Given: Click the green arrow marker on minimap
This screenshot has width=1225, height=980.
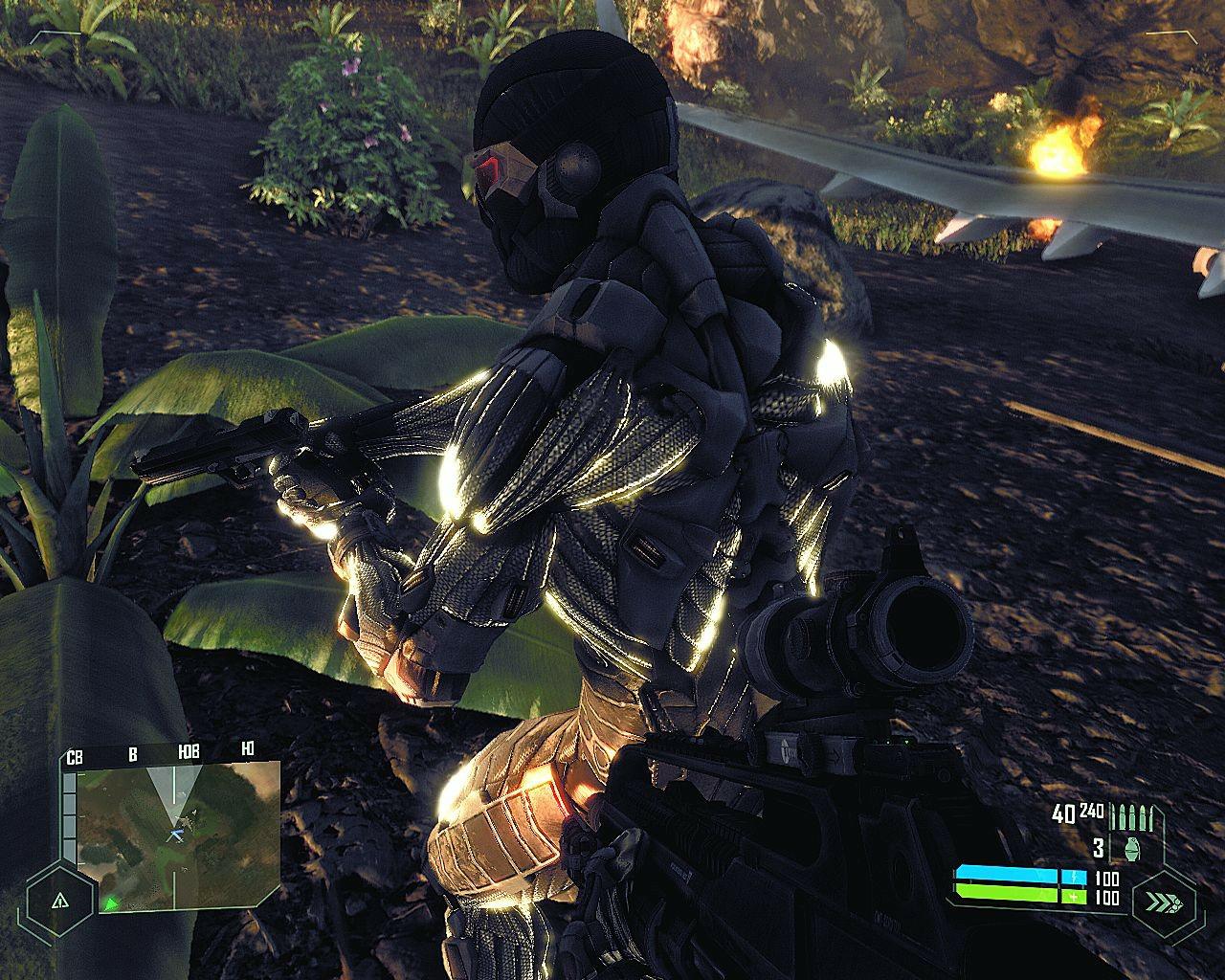Looking at the screenshot, I should click(x=111, y=902).
